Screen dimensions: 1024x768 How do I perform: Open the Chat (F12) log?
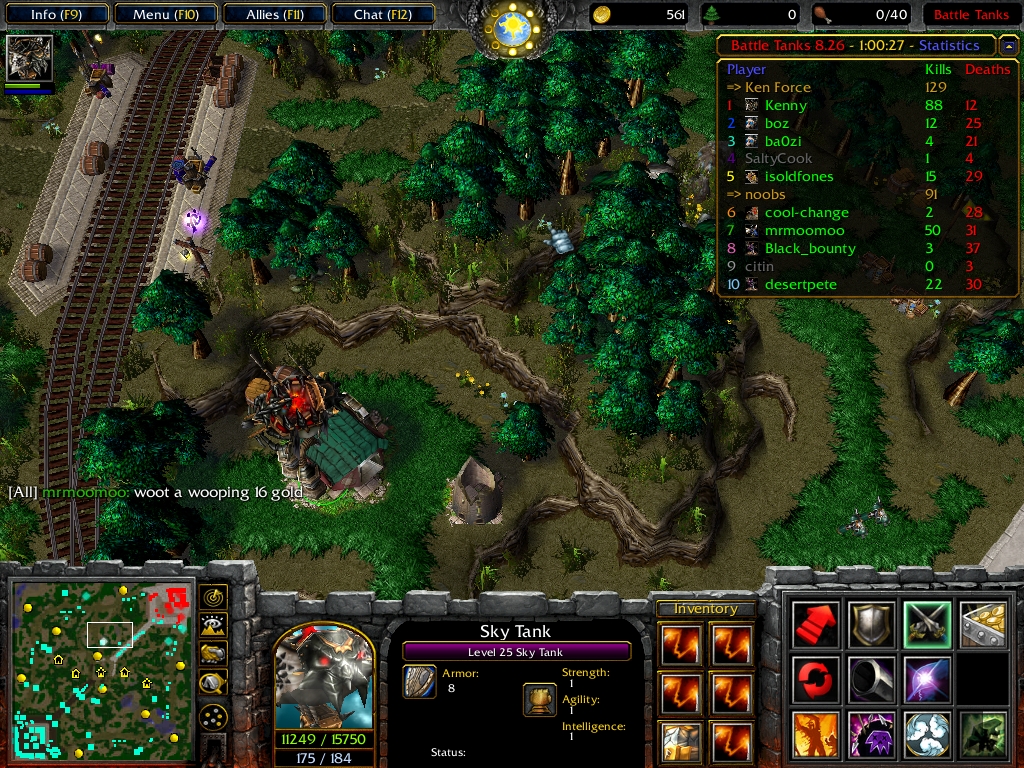[x=381, y=15]
